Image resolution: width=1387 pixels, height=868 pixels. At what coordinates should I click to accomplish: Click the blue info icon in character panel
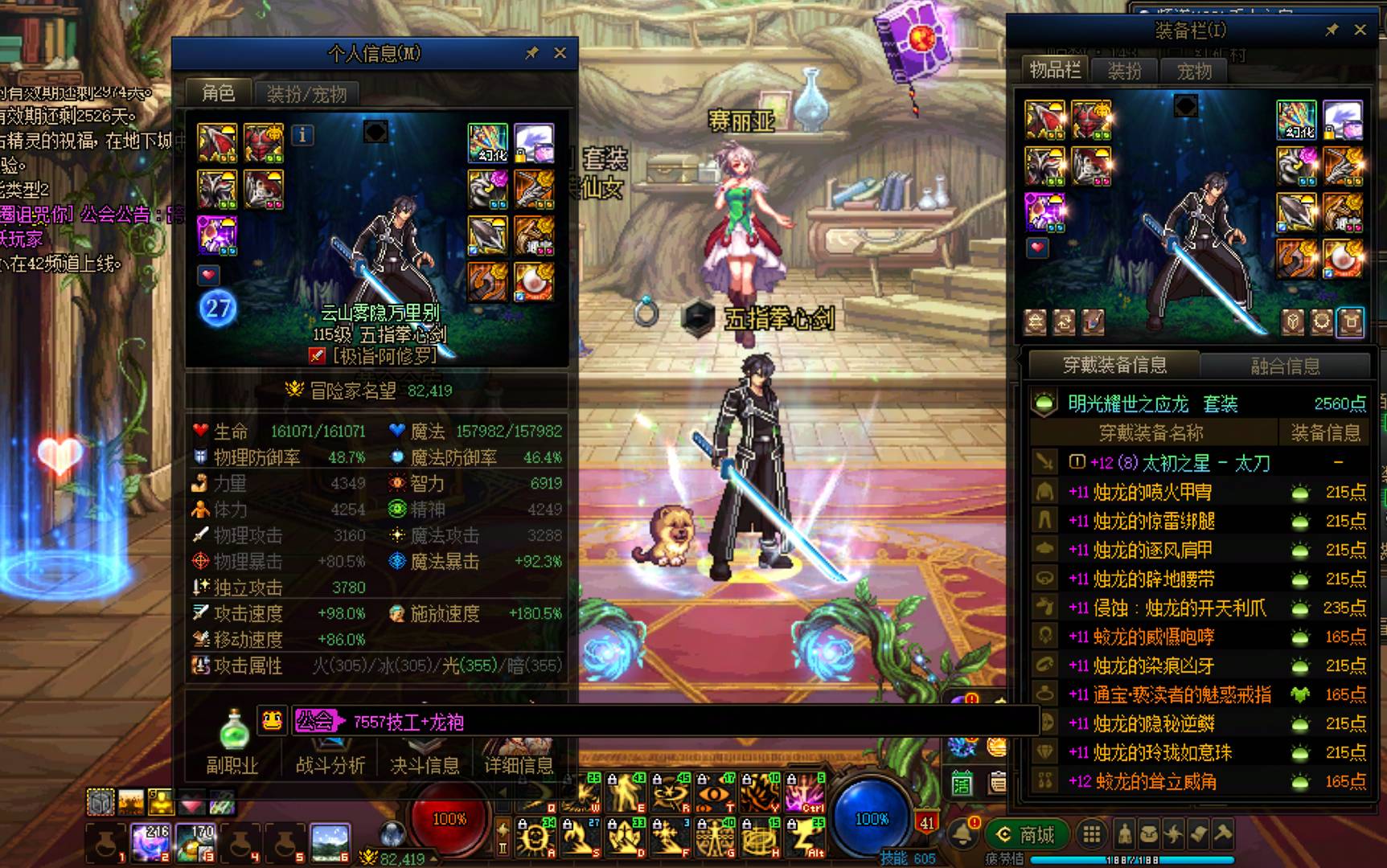(x=302, y=135)
